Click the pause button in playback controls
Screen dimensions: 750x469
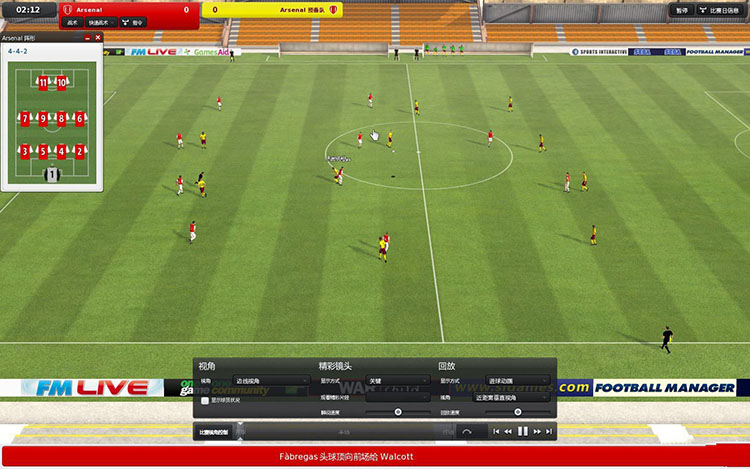click(x=522, y=431)
